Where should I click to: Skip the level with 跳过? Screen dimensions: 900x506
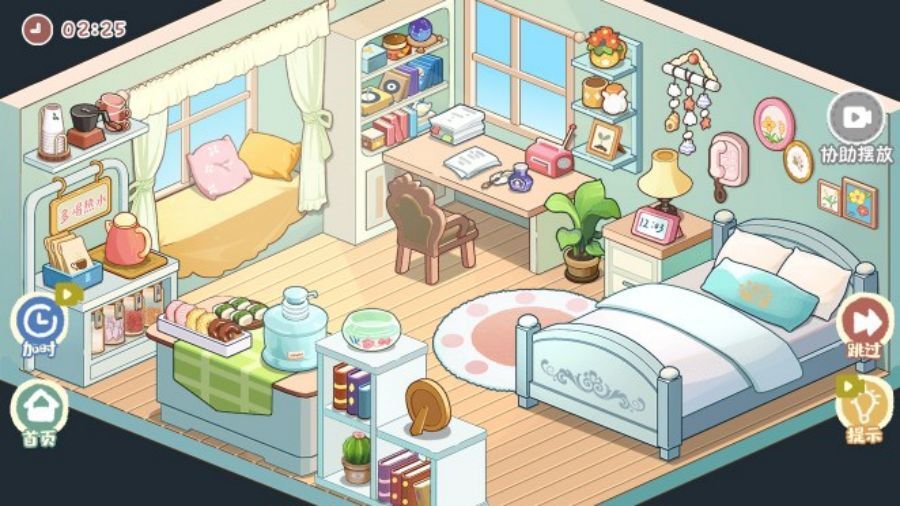[861, 322]
